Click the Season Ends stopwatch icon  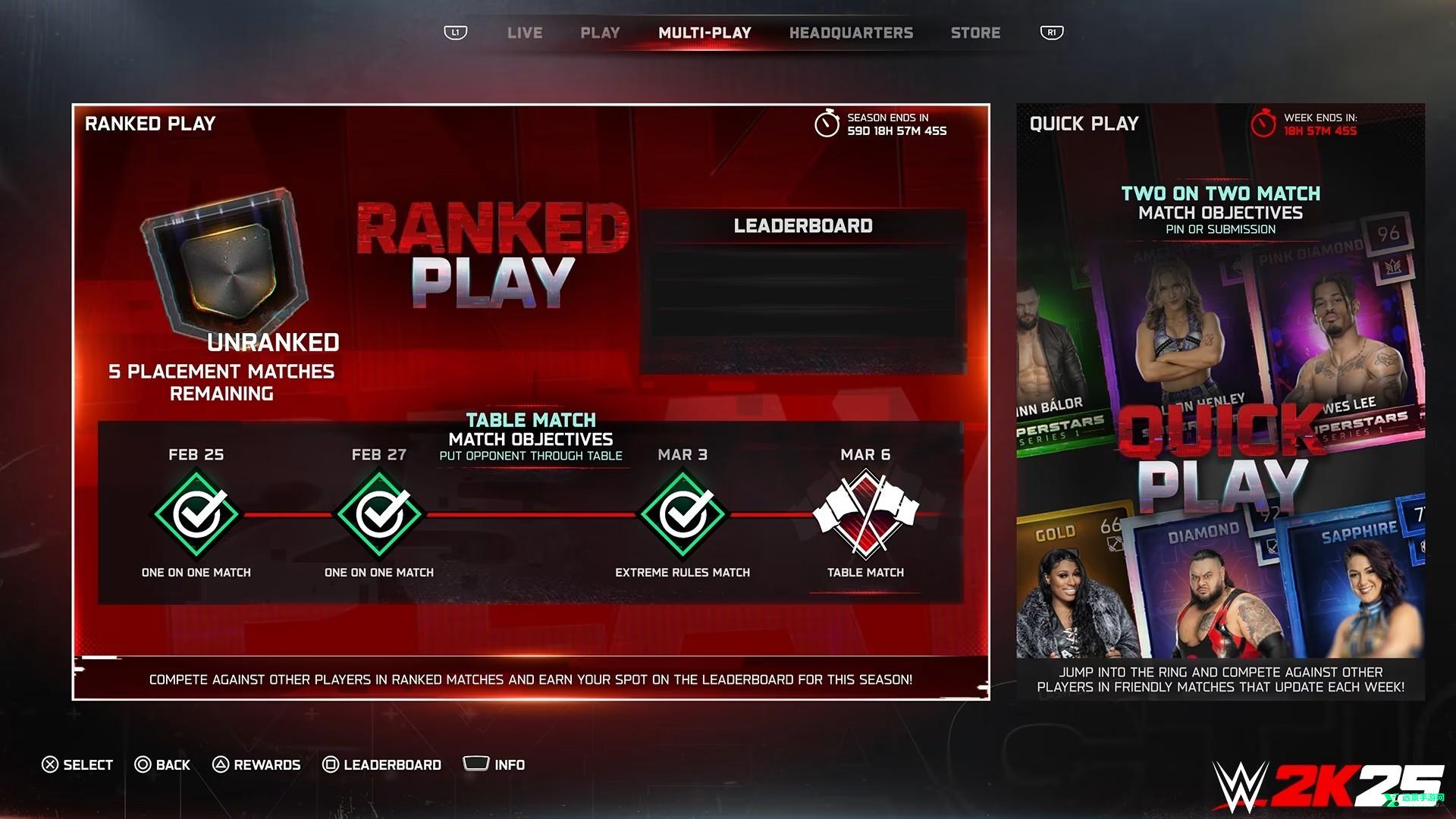(x=827, y=124)
